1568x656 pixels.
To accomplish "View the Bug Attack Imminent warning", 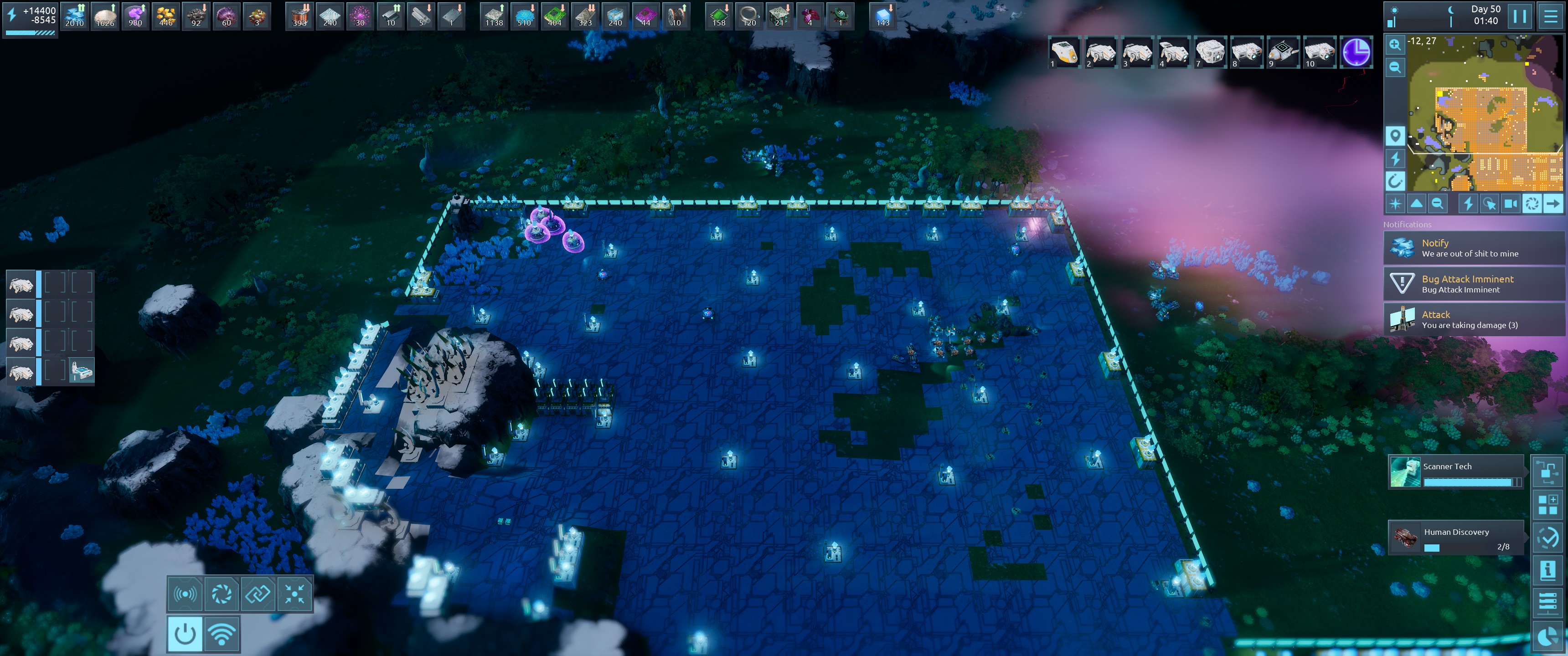I will pyautogui.click(x=1473, y=283).
